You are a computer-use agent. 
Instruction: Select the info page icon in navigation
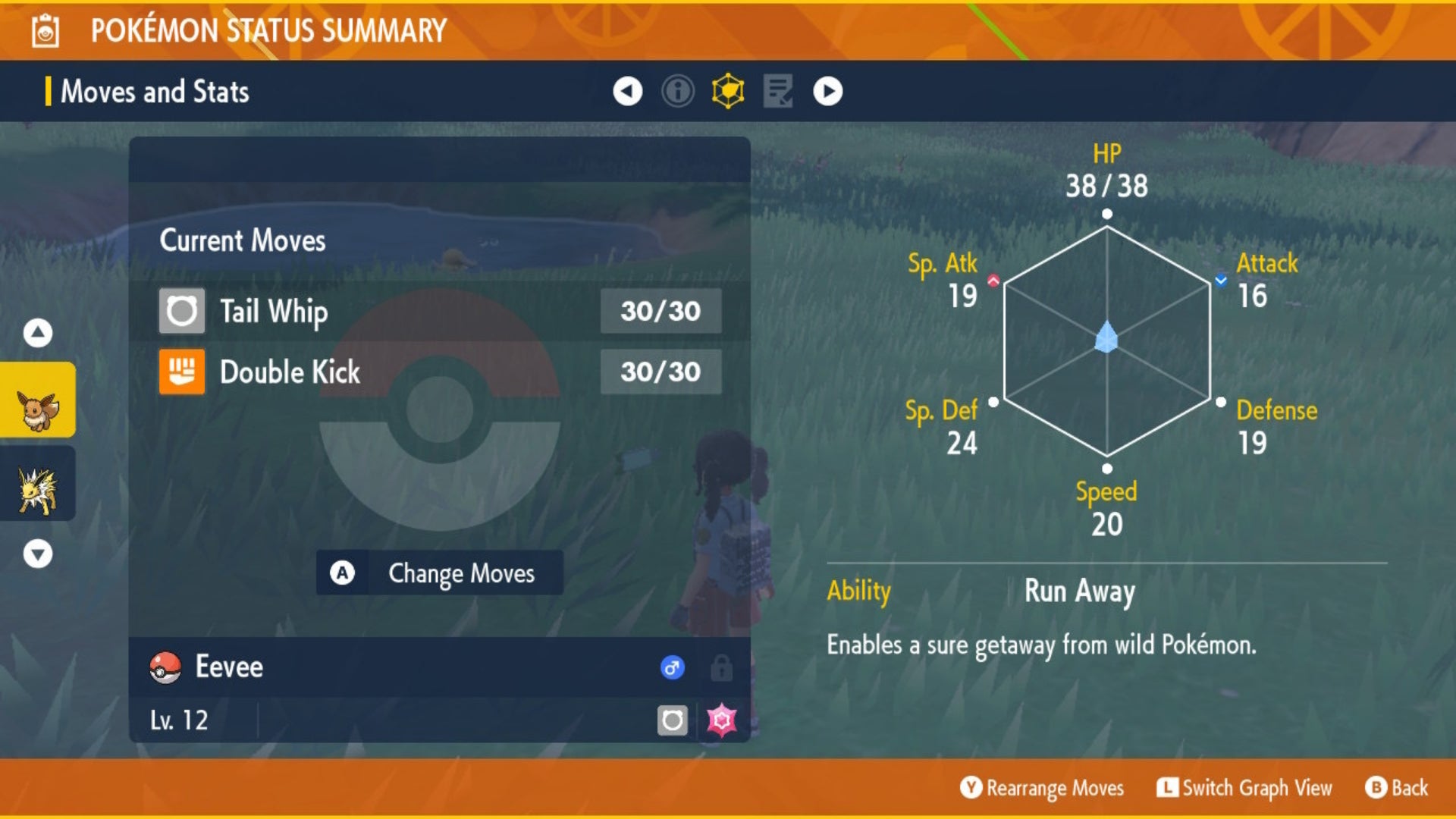coord(677,91)
